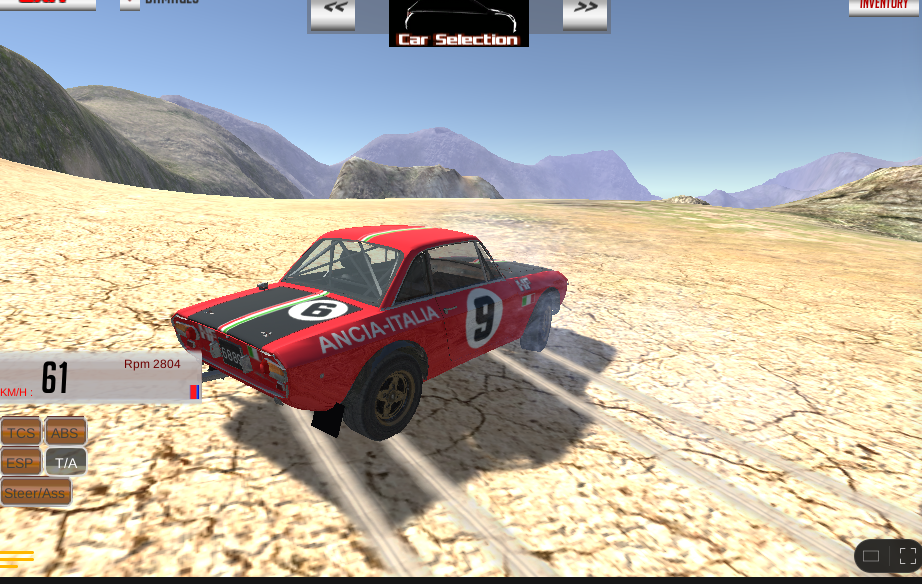The image size is (922, 584).
Task: Open the Inventory
Action: click(x=884, y=6)
